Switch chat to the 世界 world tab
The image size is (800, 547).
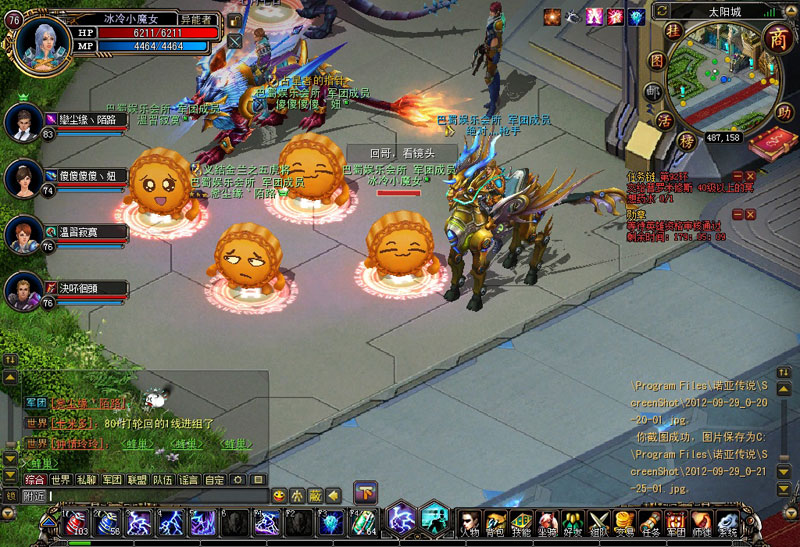point(61,480)
